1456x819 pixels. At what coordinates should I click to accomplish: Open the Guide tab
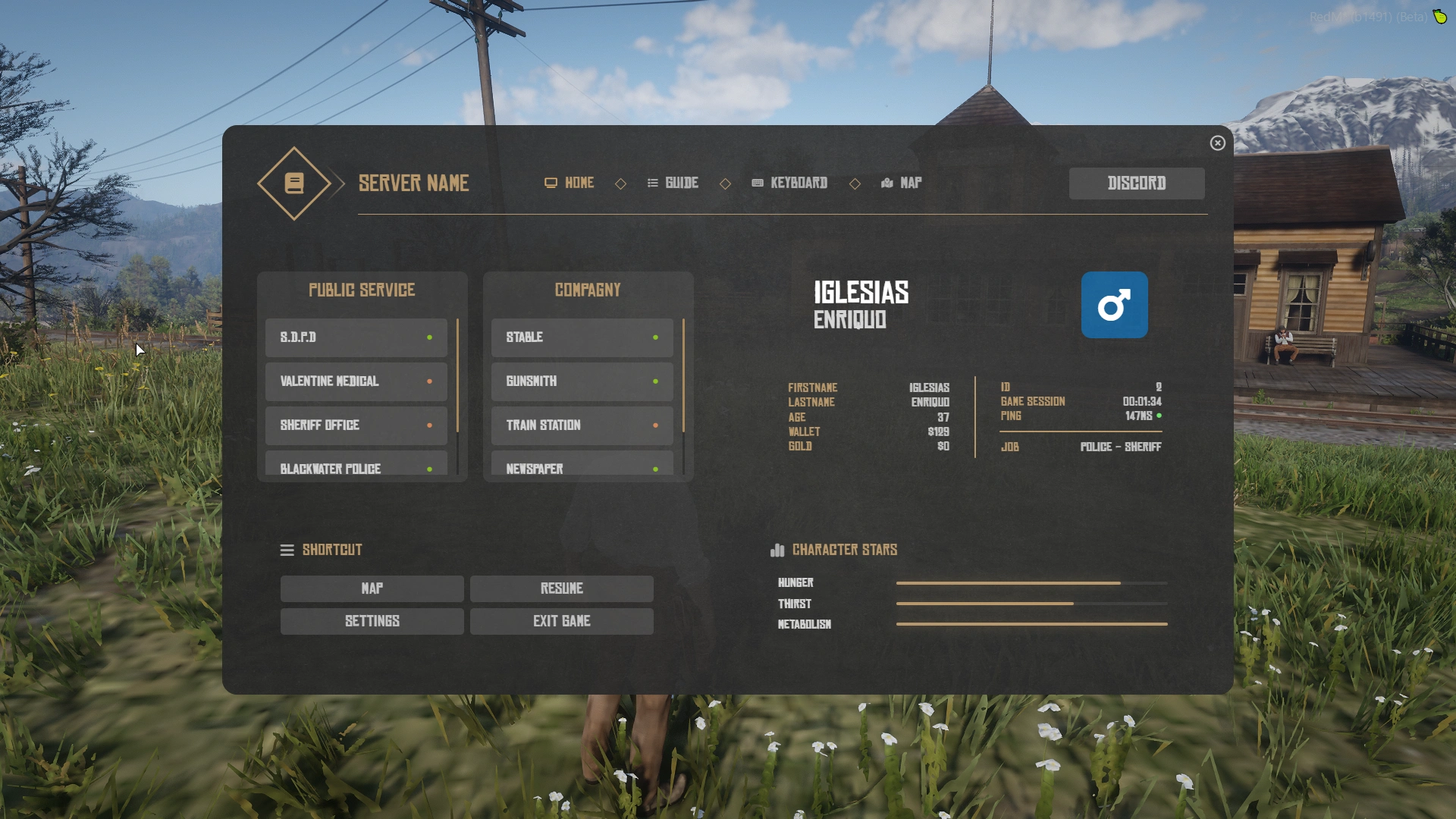673,184
